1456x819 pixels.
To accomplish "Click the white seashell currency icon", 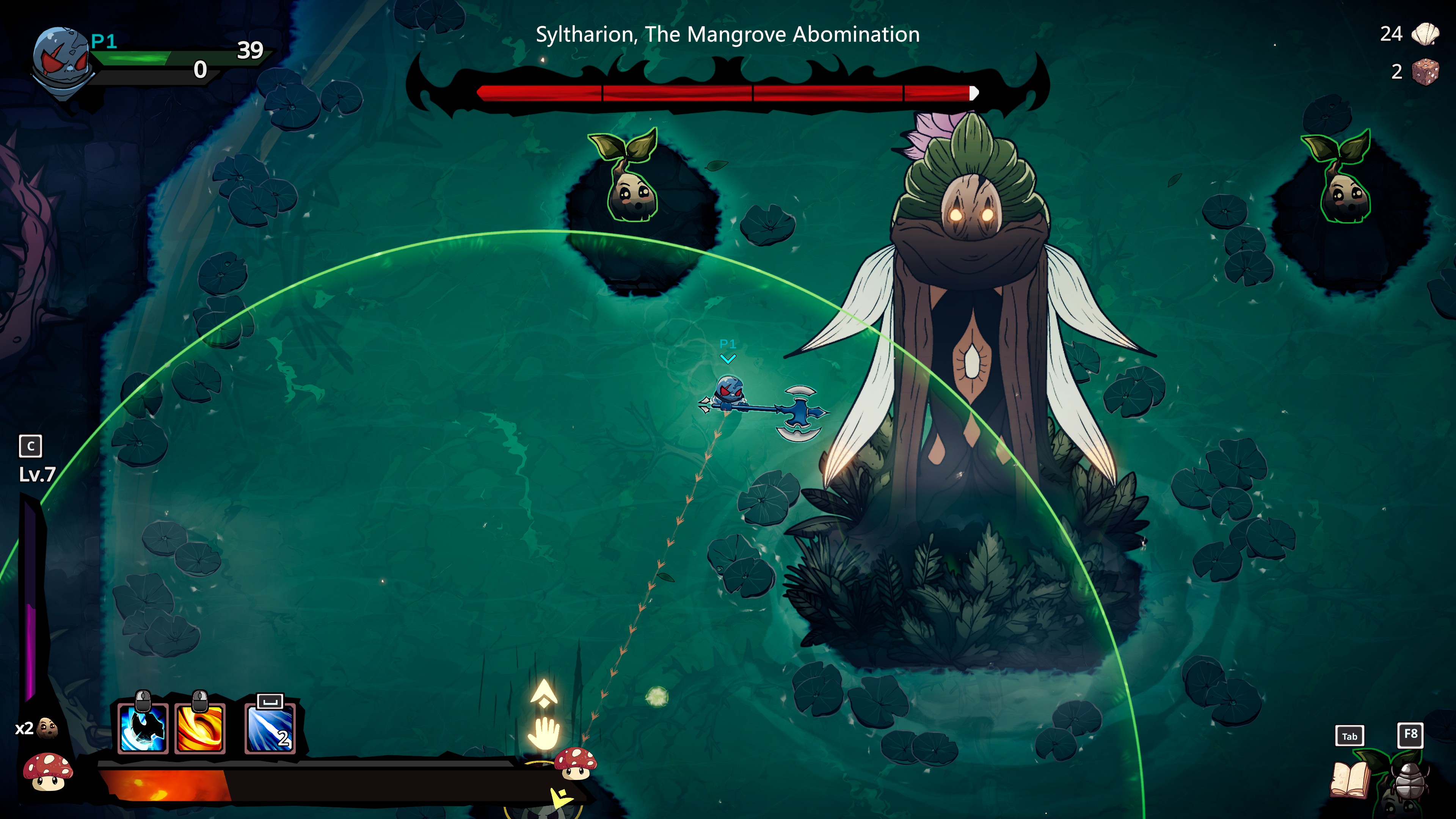I will [x=1426, y=34].
